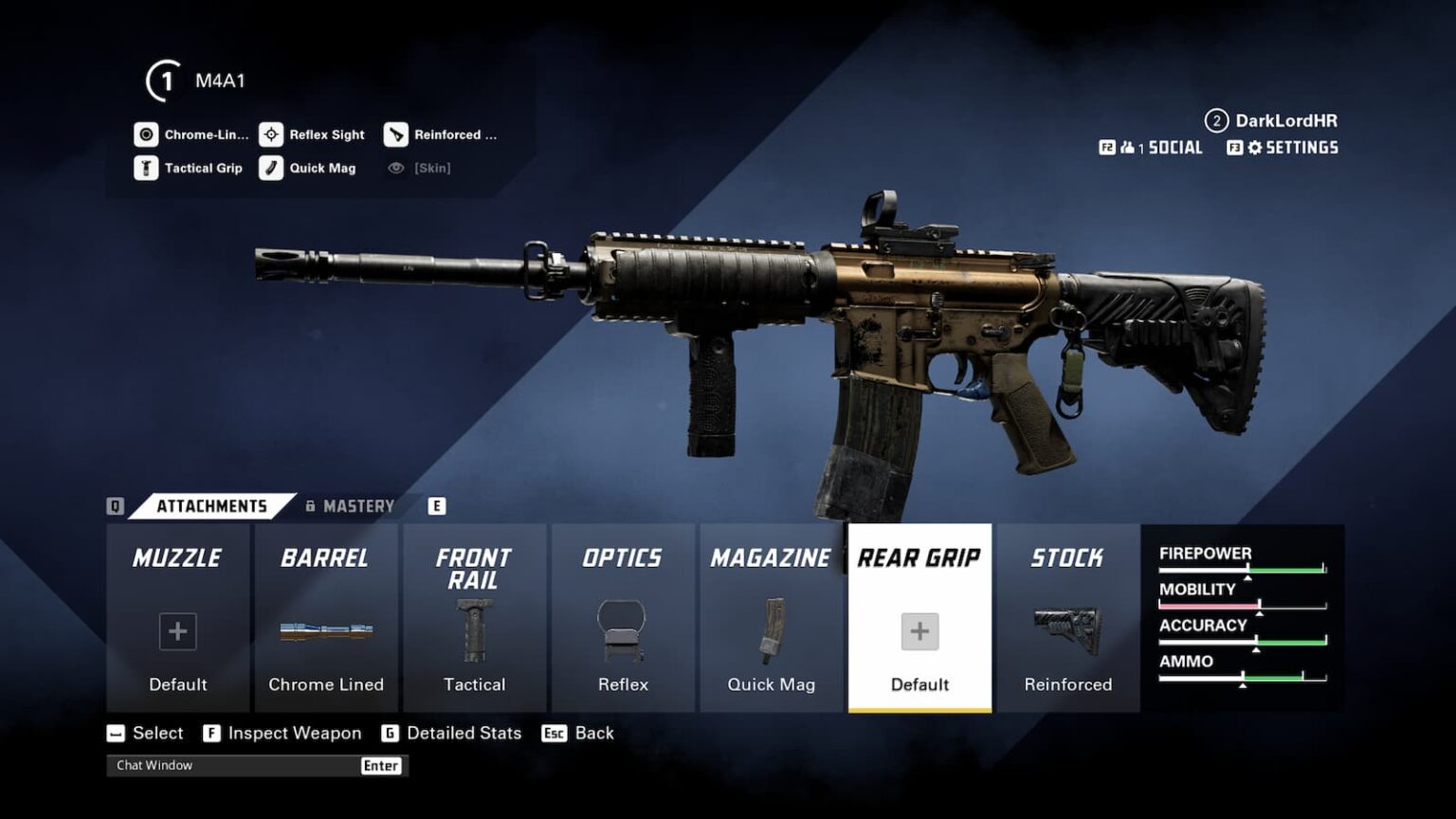Click the Reflex sight icon in the Optics slot

point(623,630)
